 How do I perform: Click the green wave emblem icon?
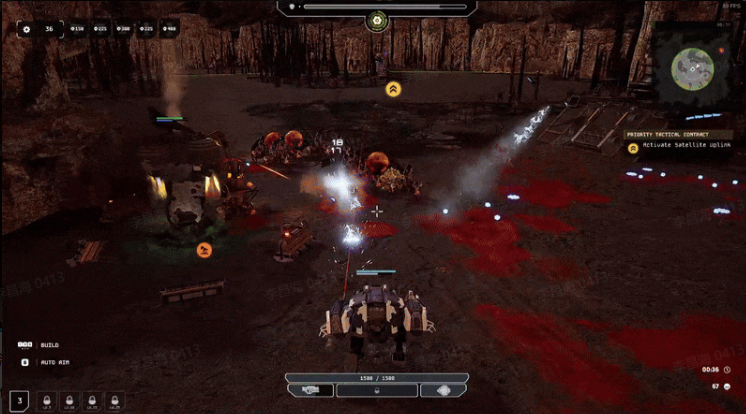click(377, 20)
